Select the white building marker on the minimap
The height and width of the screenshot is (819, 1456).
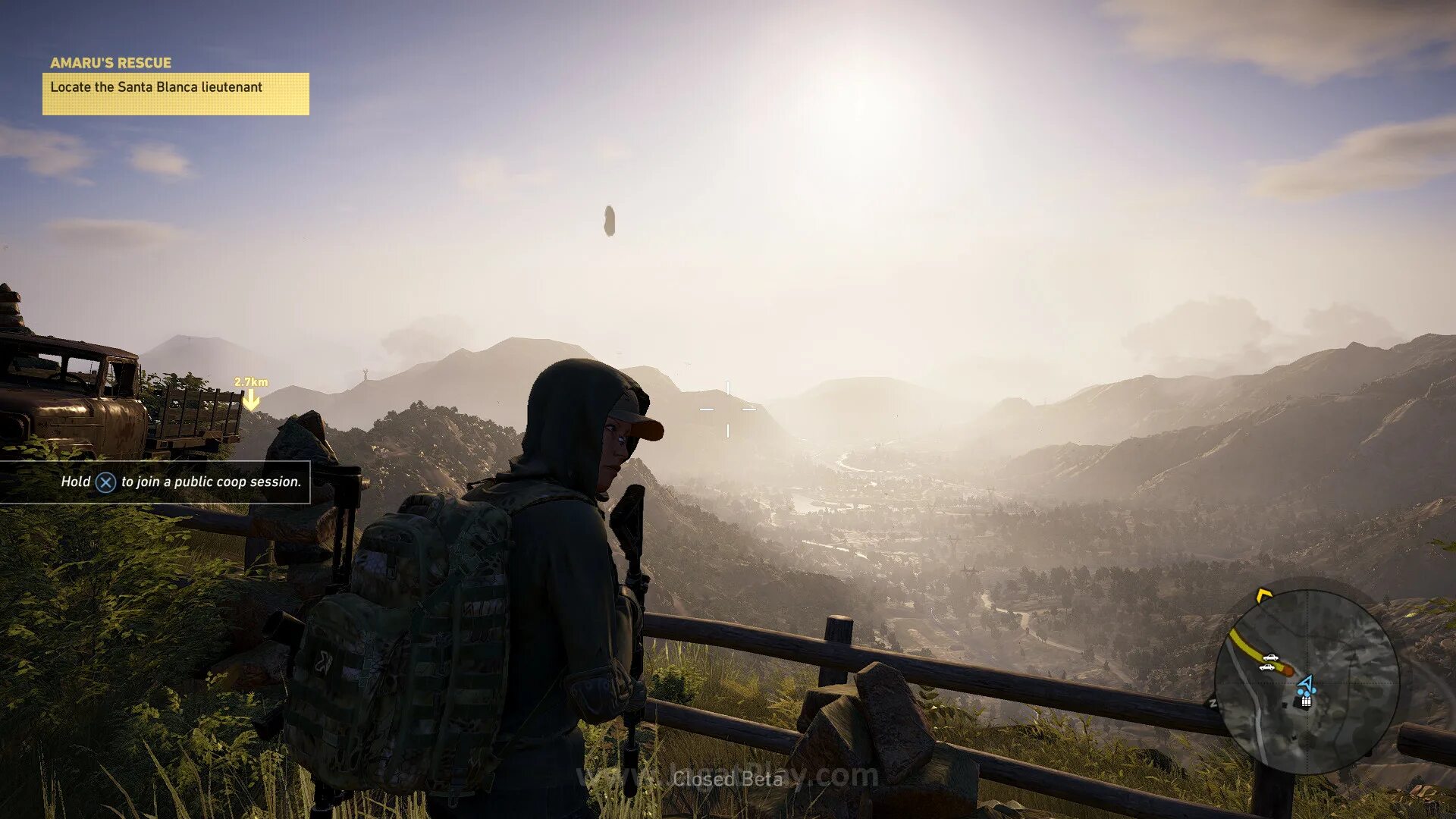tap(1306, 701)
